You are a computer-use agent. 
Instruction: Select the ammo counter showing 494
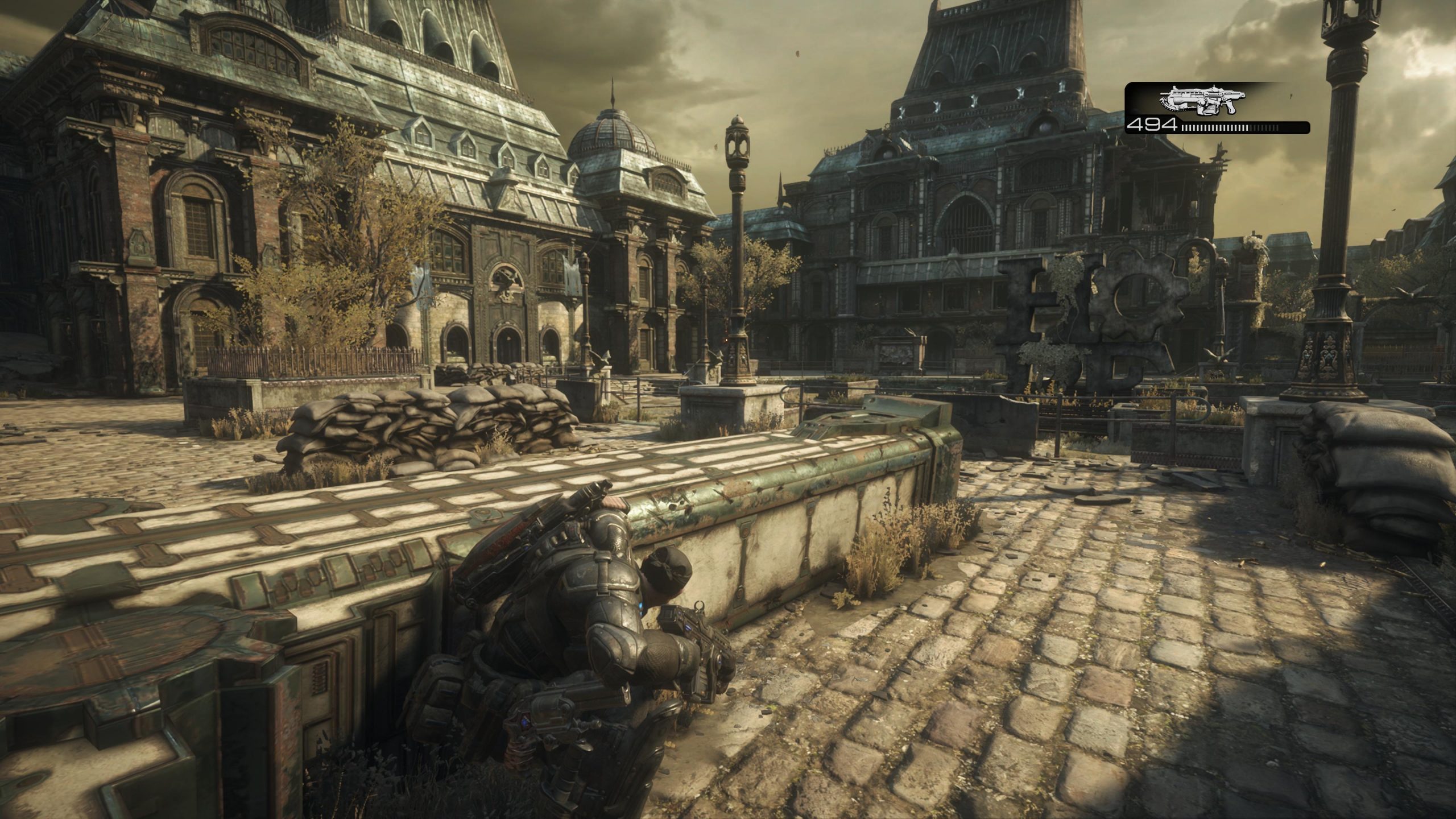[1153, 126]
